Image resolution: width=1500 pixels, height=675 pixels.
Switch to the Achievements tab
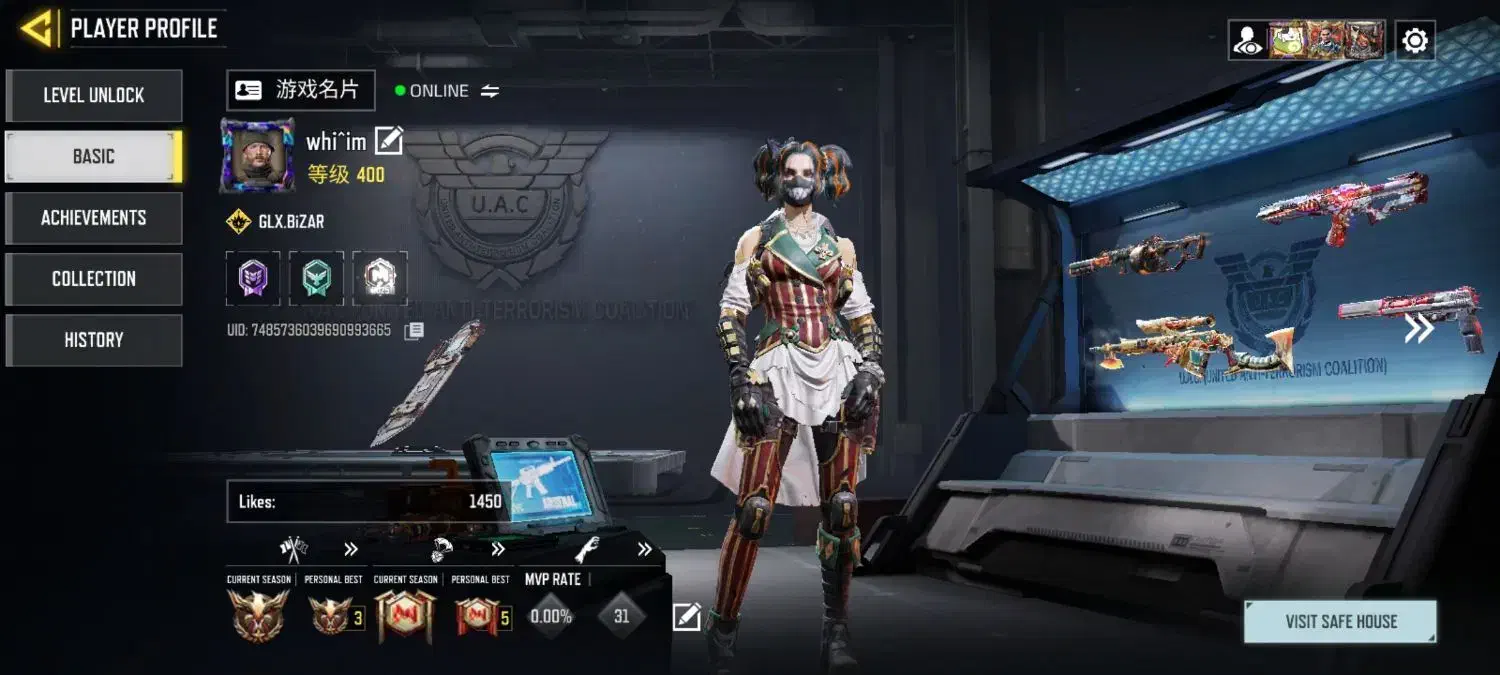pos(94,218)
